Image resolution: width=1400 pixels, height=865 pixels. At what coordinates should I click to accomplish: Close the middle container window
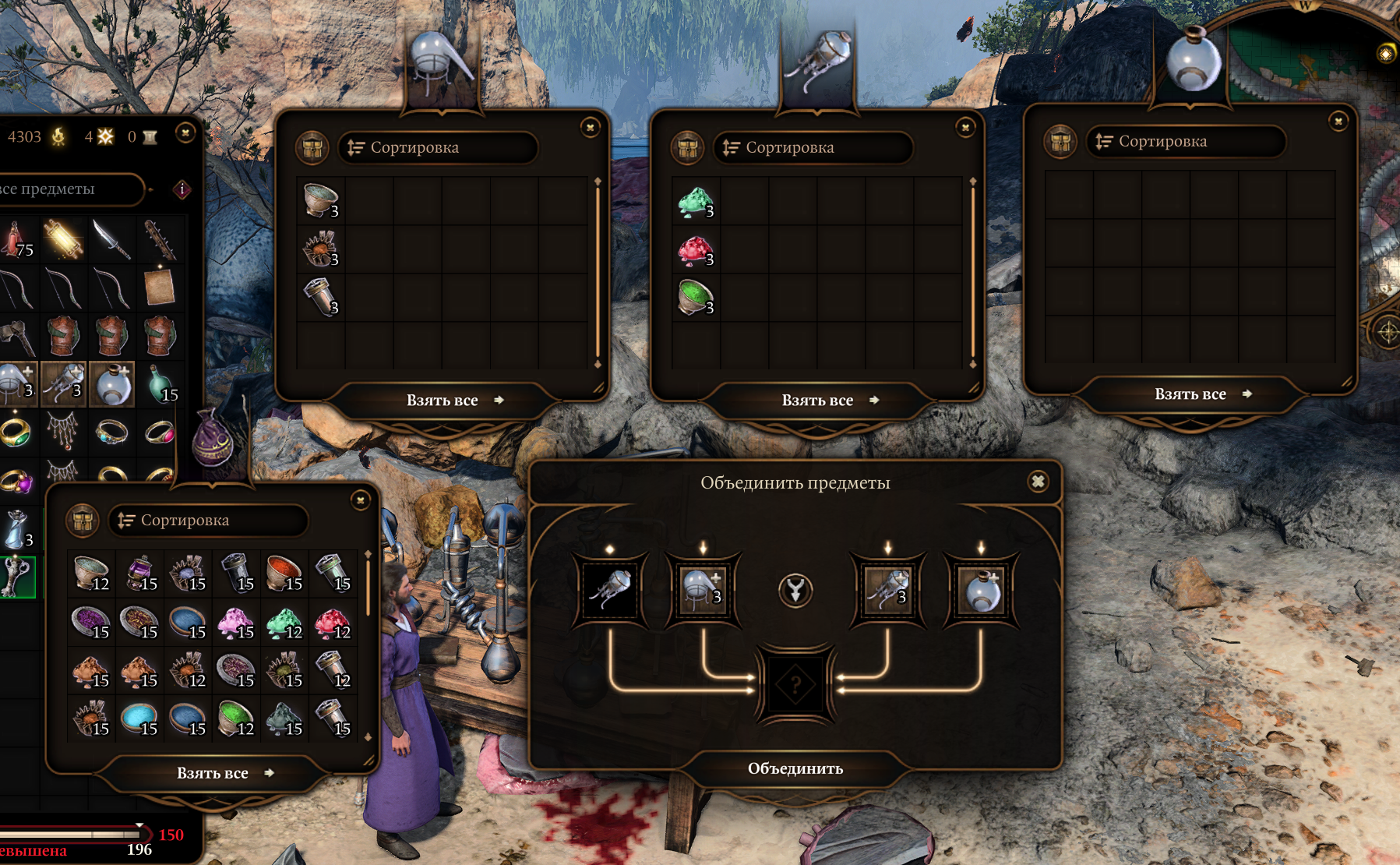(x=965, y=127)
